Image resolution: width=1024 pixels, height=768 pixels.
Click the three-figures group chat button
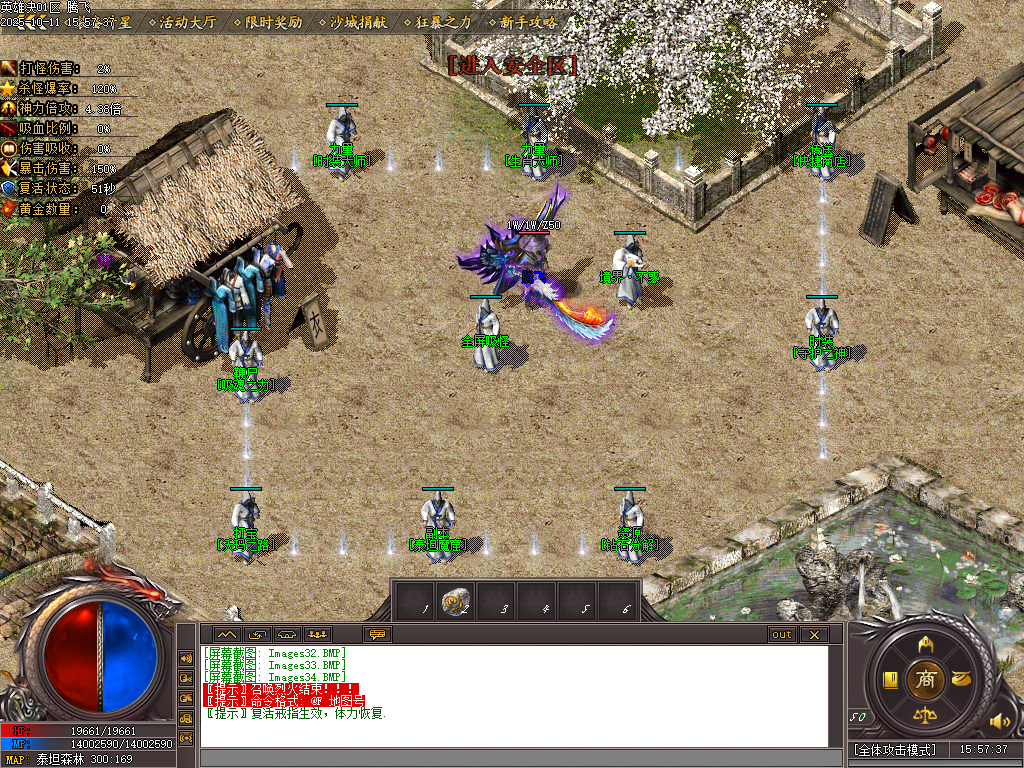[318, 634]
